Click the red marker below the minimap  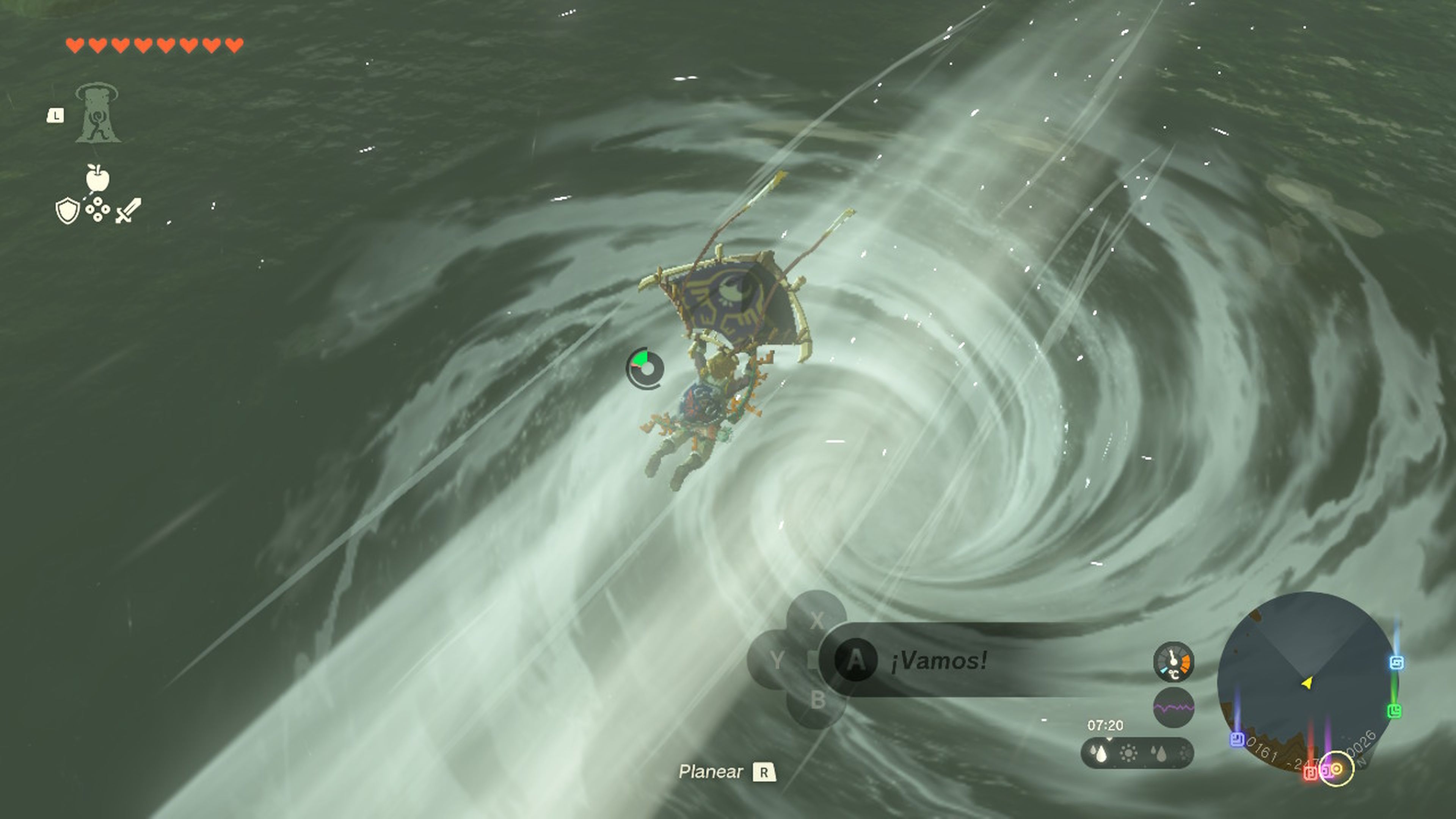(x=1310, y=773)
